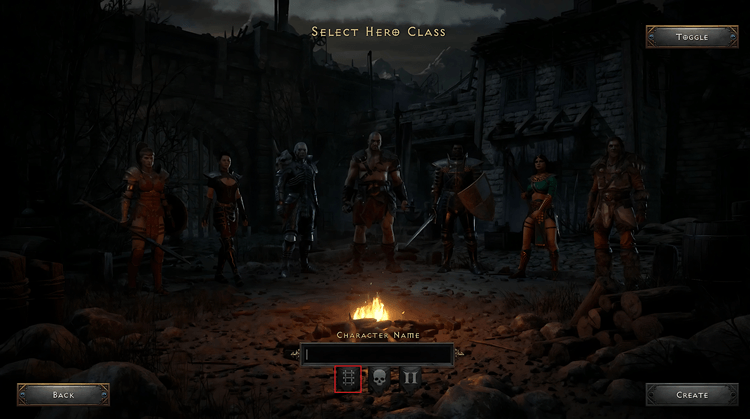Image resolution: width=750 pixels, height=419 pixels.
Task: Toggle the Ladder character banner icon
Action: click(348, 379)
